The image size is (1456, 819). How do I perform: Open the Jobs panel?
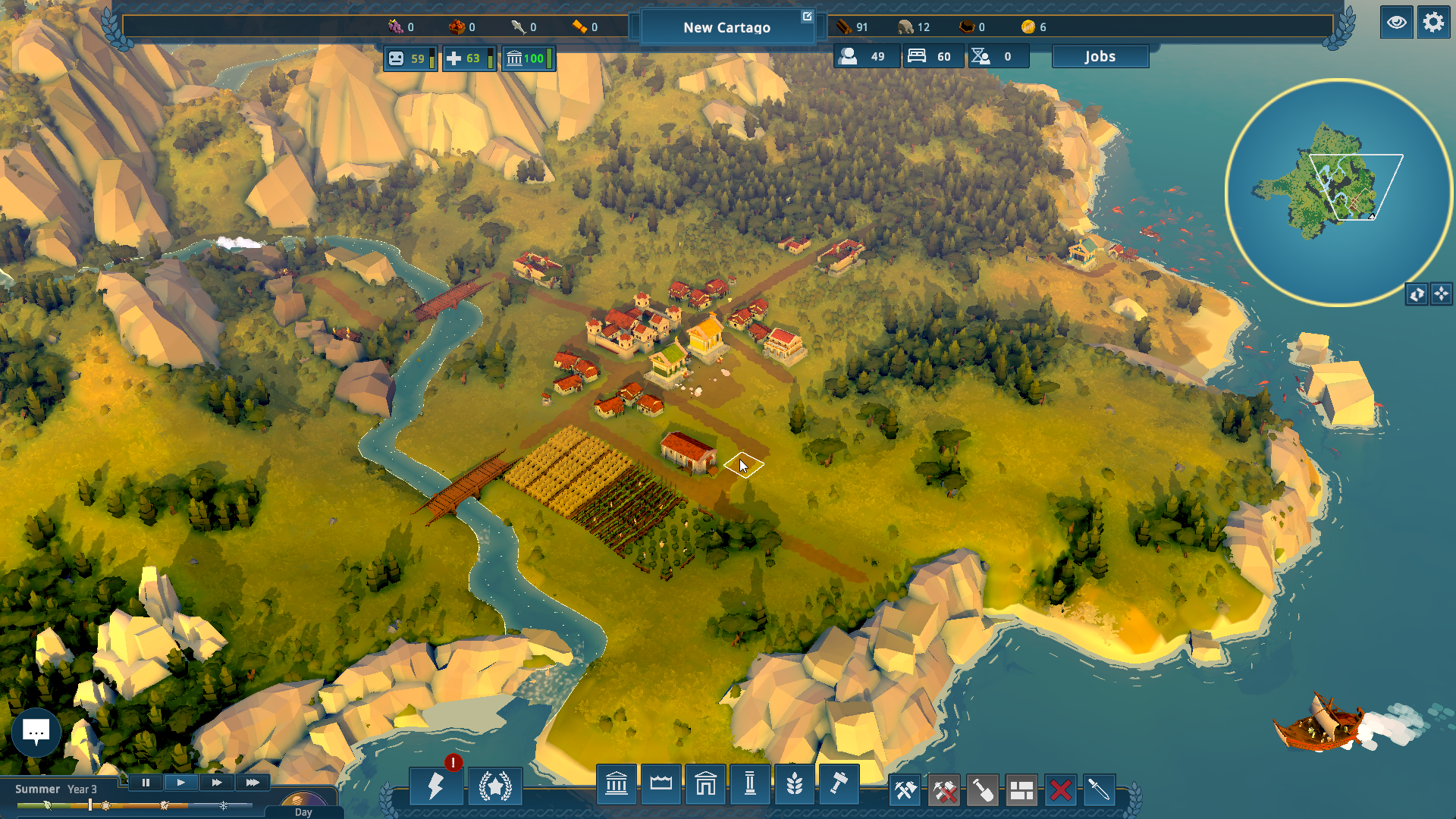tap(1100, 57)
